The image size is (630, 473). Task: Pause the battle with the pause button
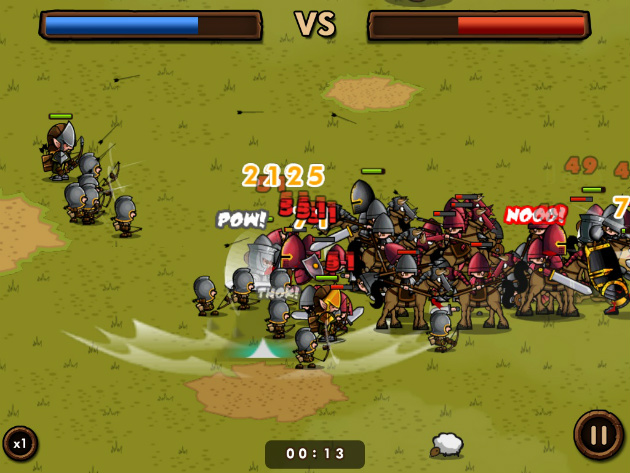598,436
